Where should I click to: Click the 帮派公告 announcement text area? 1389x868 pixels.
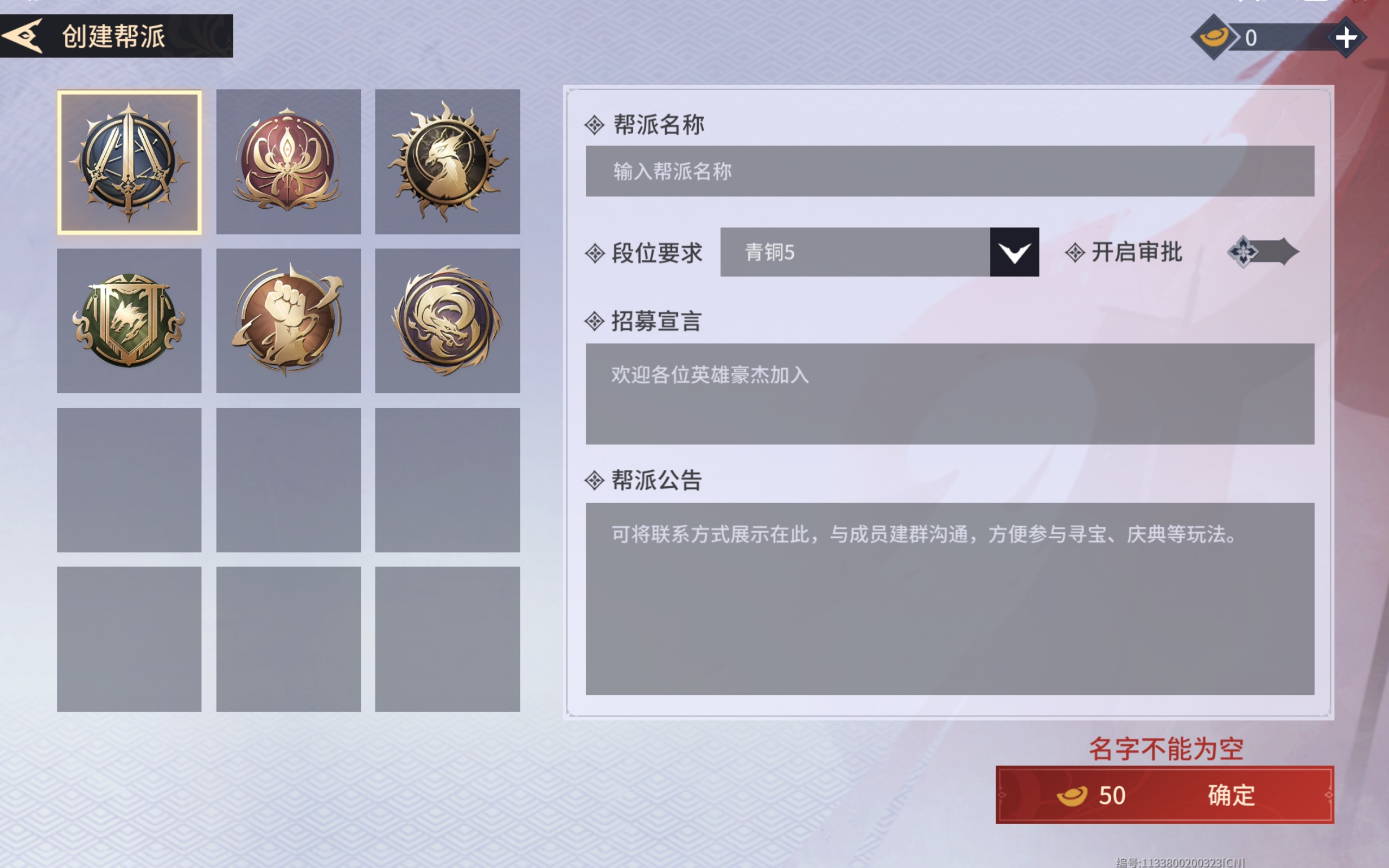[x=950, y=598]
